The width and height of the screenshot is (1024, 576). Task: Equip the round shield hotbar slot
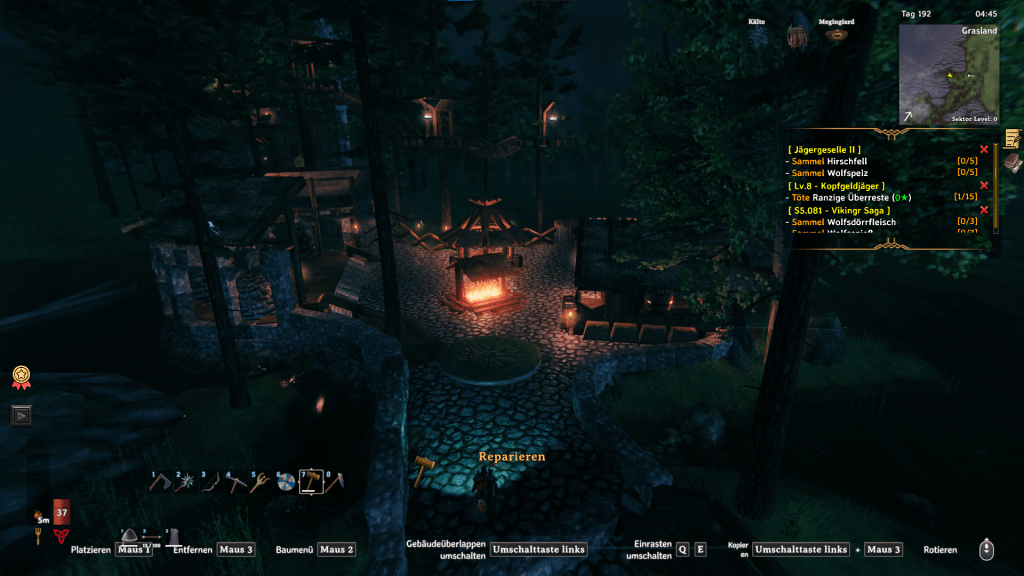point(285,483)
